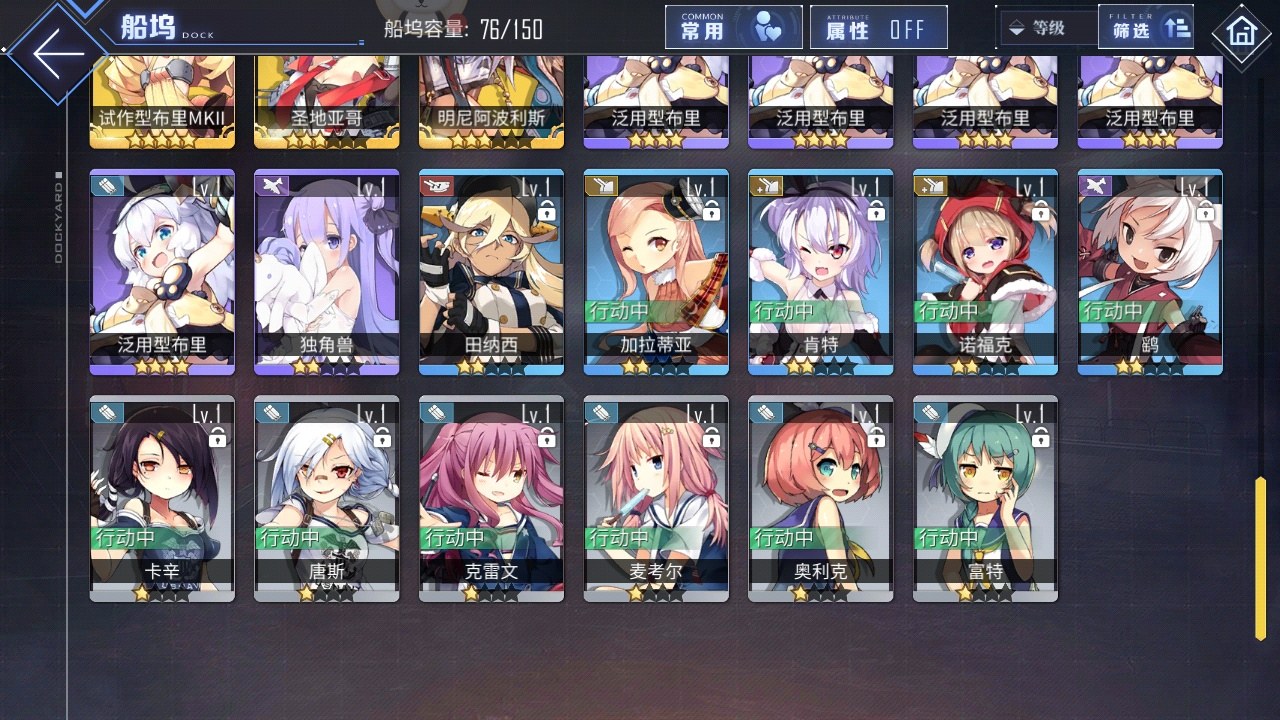1280x720 pixels.
Task: Select the 试作型布里MKII card
Action: tap(162, 102)
